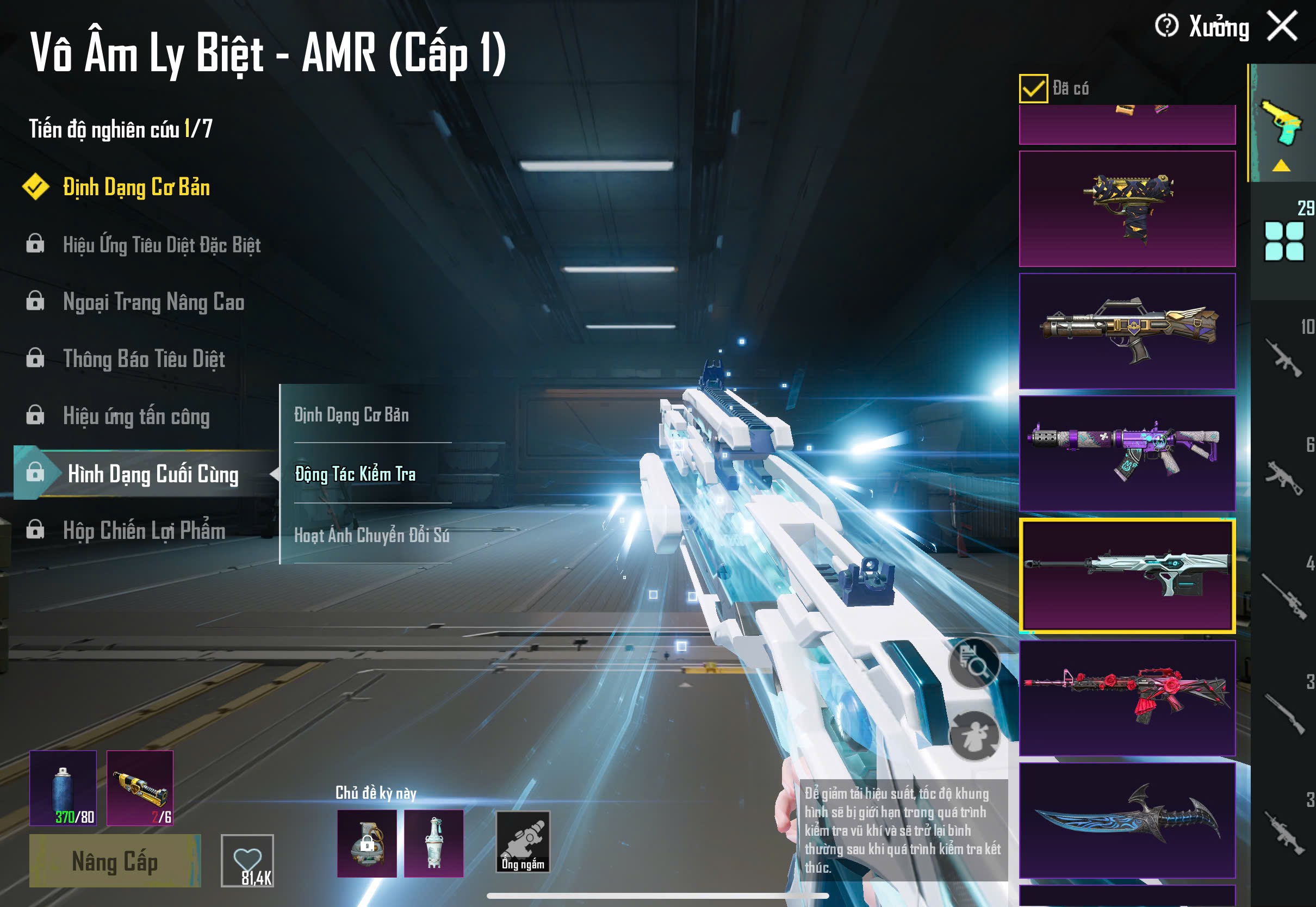
Task: Open the Xưởng help icon
Action: coord(1166,26)
